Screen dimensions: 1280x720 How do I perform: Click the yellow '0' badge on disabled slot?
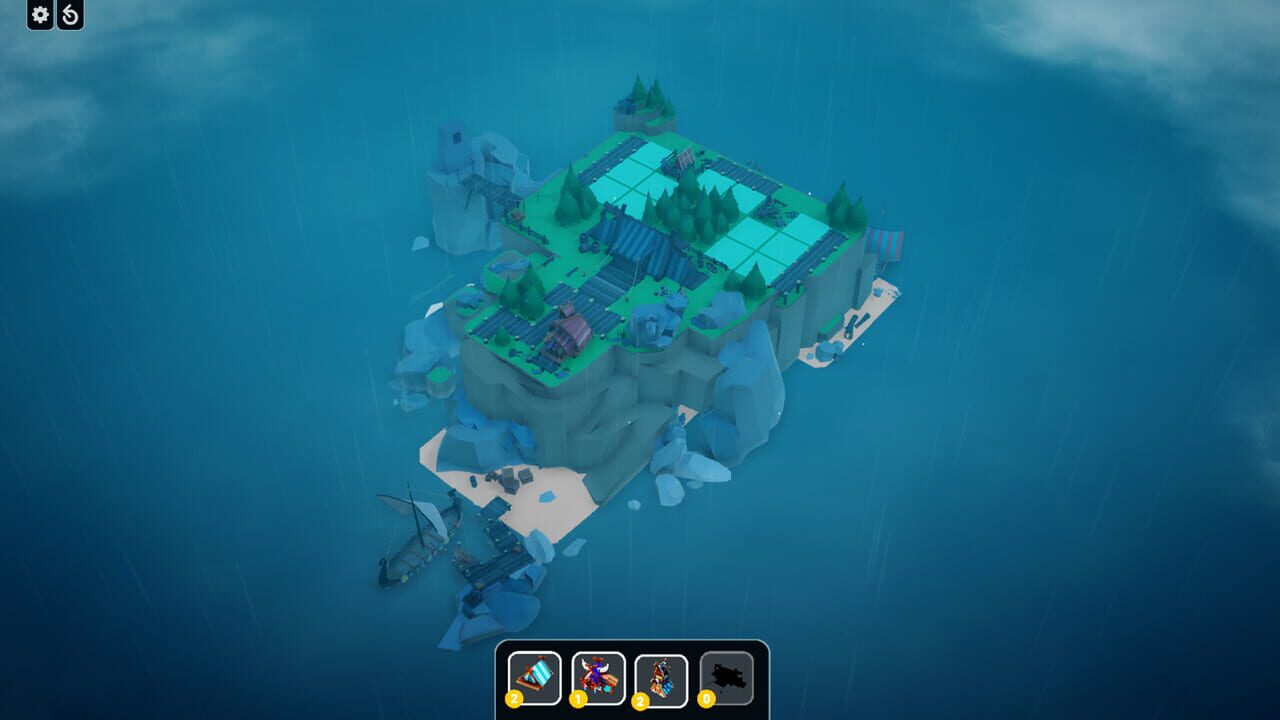coord(707,699)
